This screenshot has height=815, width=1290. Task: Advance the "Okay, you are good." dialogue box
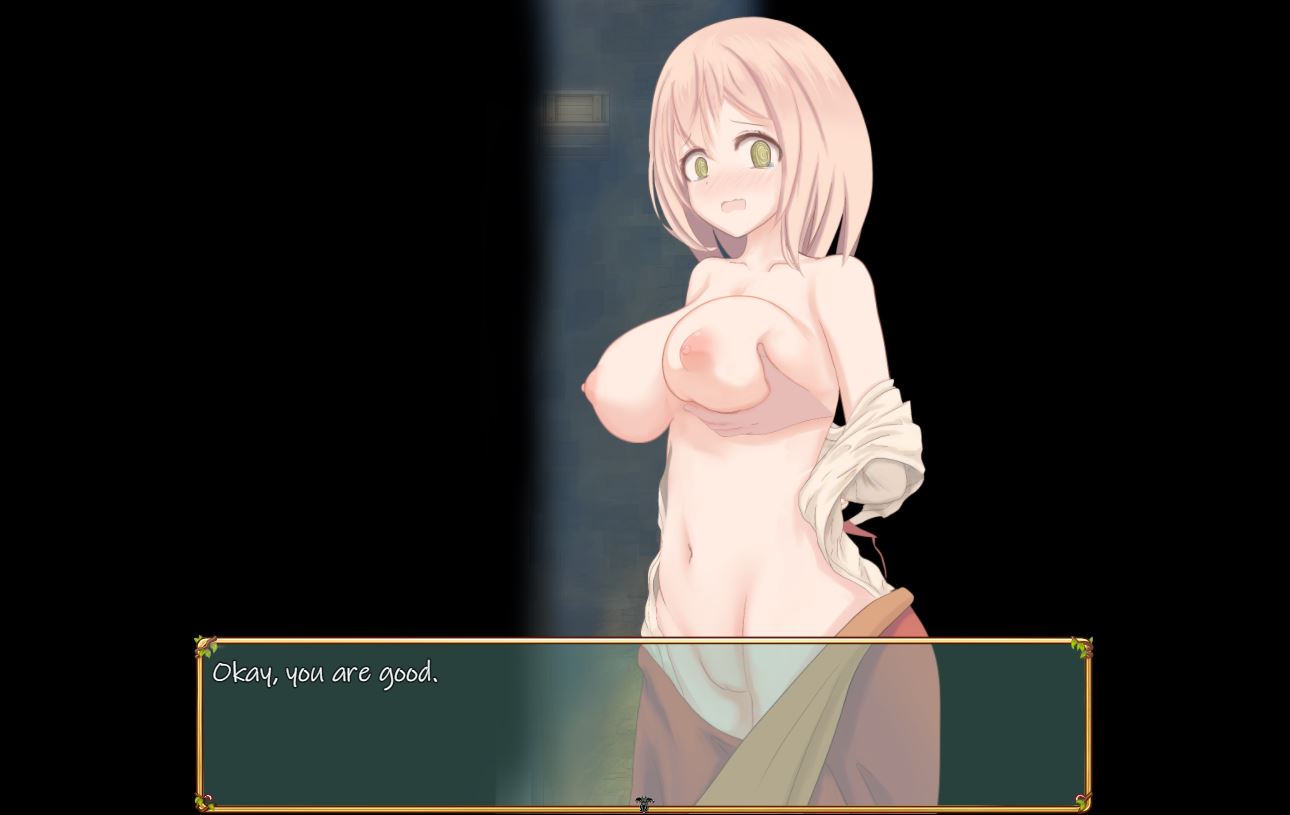coord(642,724)
